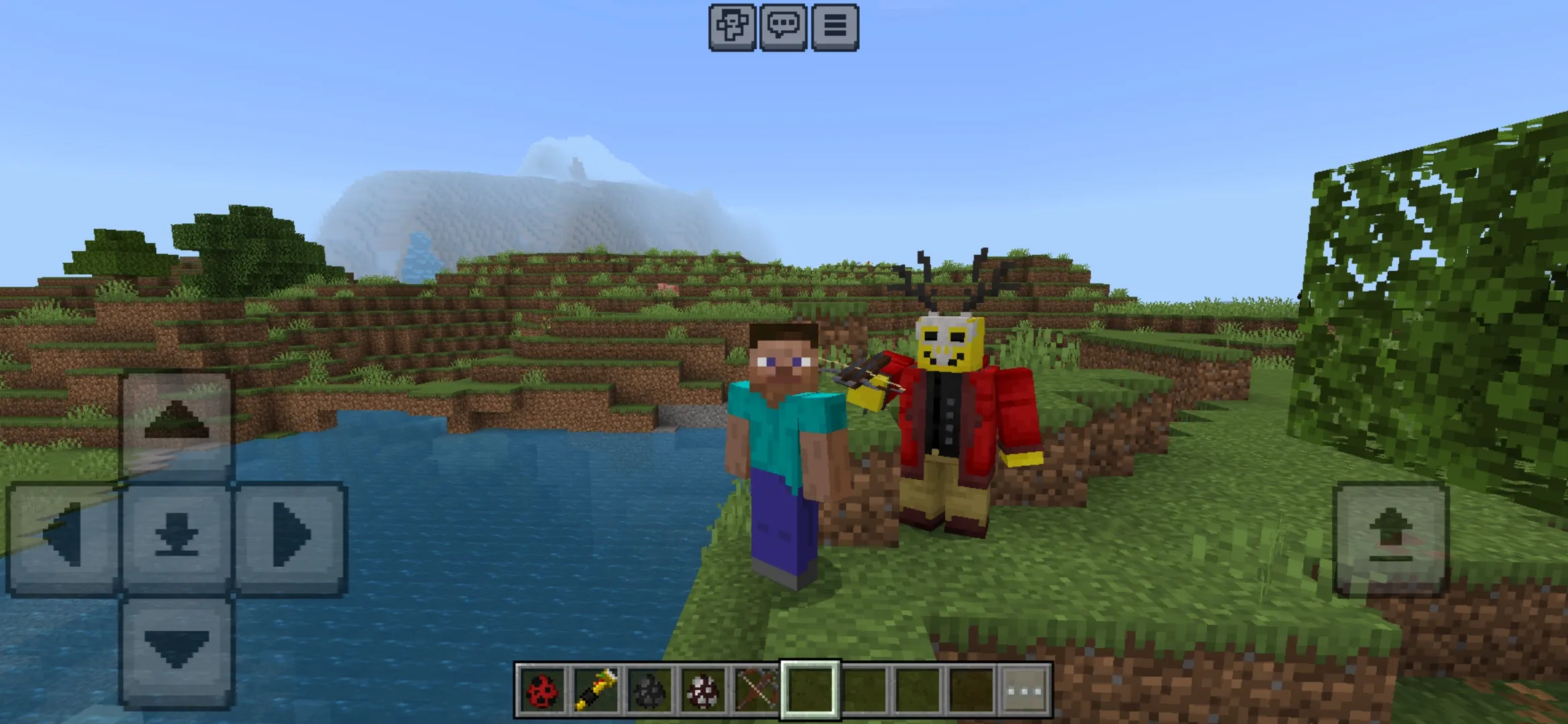This screenshot has width=1568, height=724.
Task: Select the black and gold staff slot
Action: tap(595, 689)
